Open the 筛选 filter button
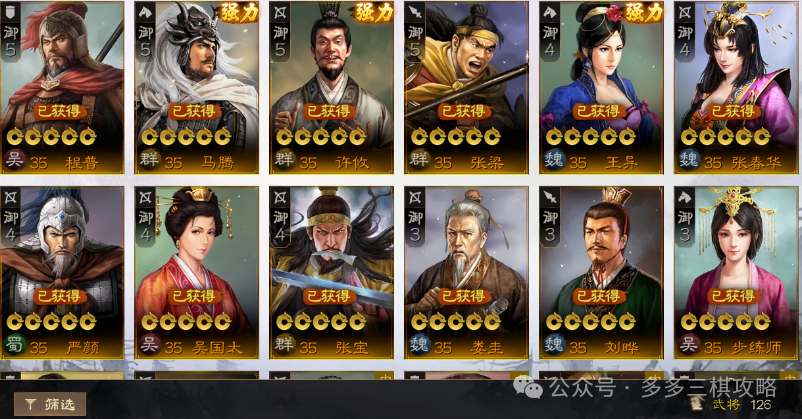Viewport: 802px width, 419px height. point(50,404)
